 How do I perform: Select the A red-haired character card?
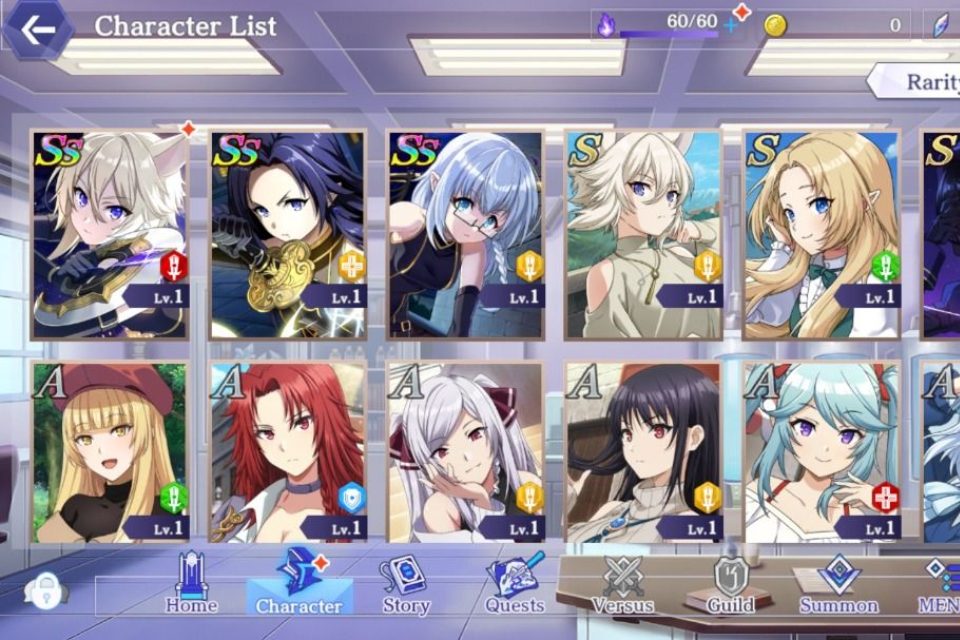[288, 452]
